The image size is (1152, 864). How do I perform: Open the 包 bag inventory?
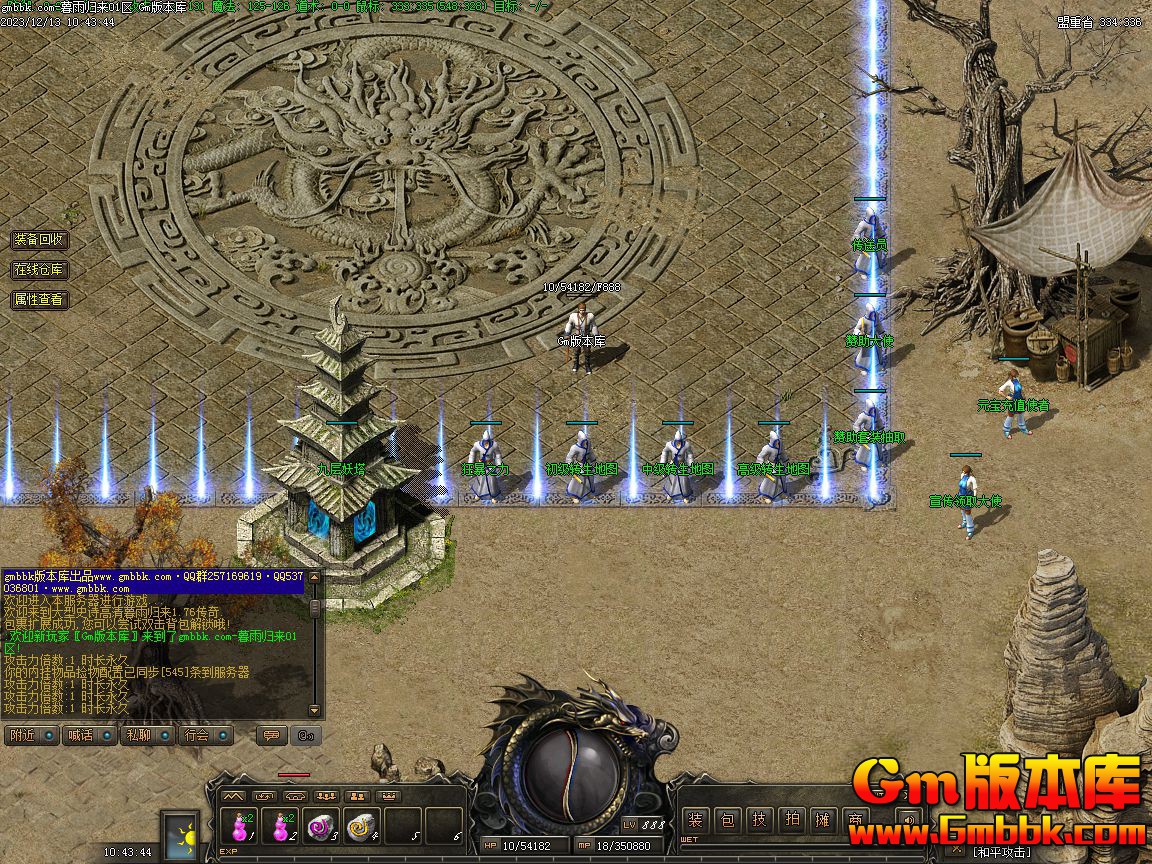click(x=728, y=821)
